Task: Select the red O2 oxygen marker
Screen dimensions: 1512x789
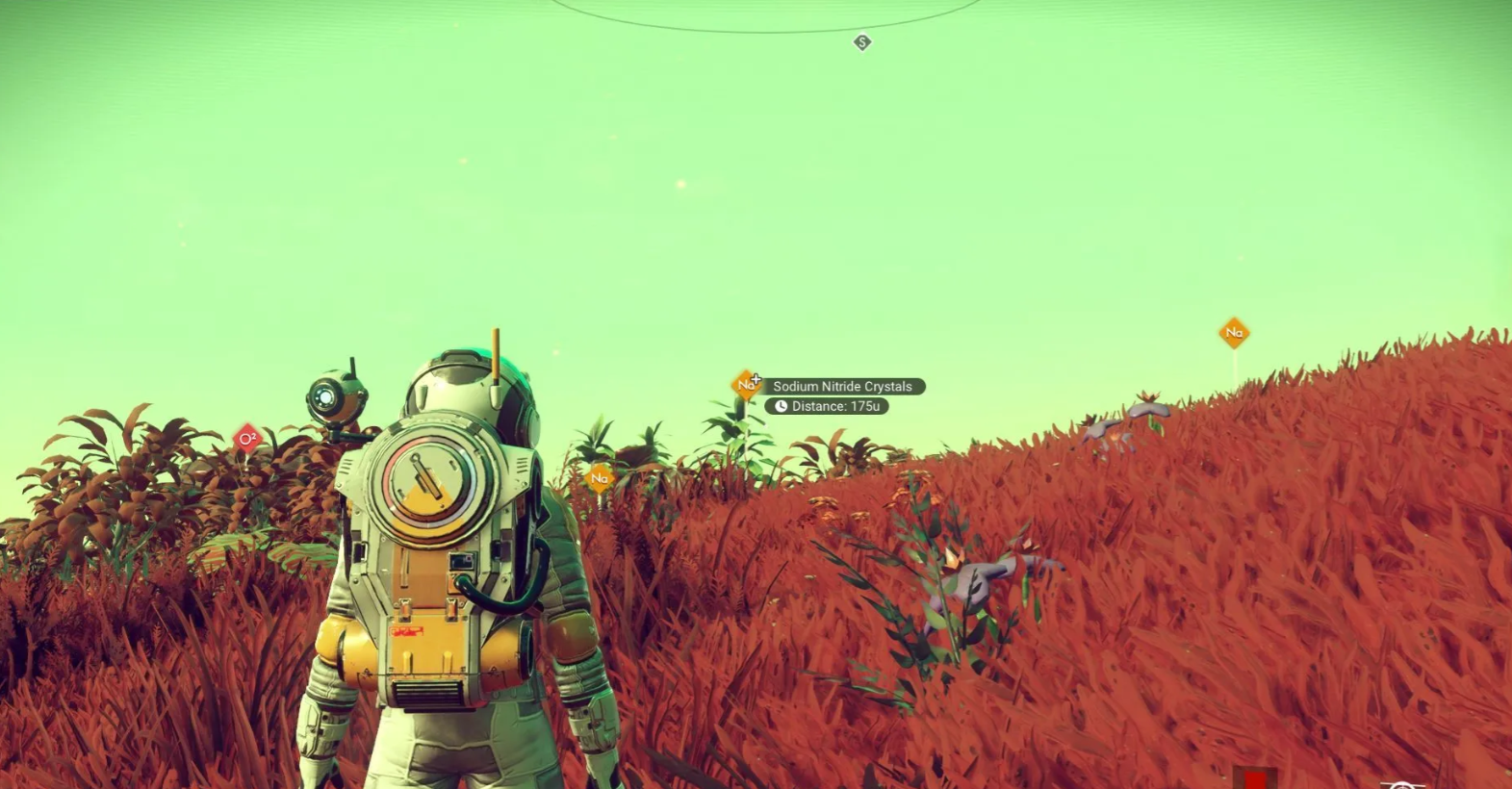Action: (x=247, y=440)
